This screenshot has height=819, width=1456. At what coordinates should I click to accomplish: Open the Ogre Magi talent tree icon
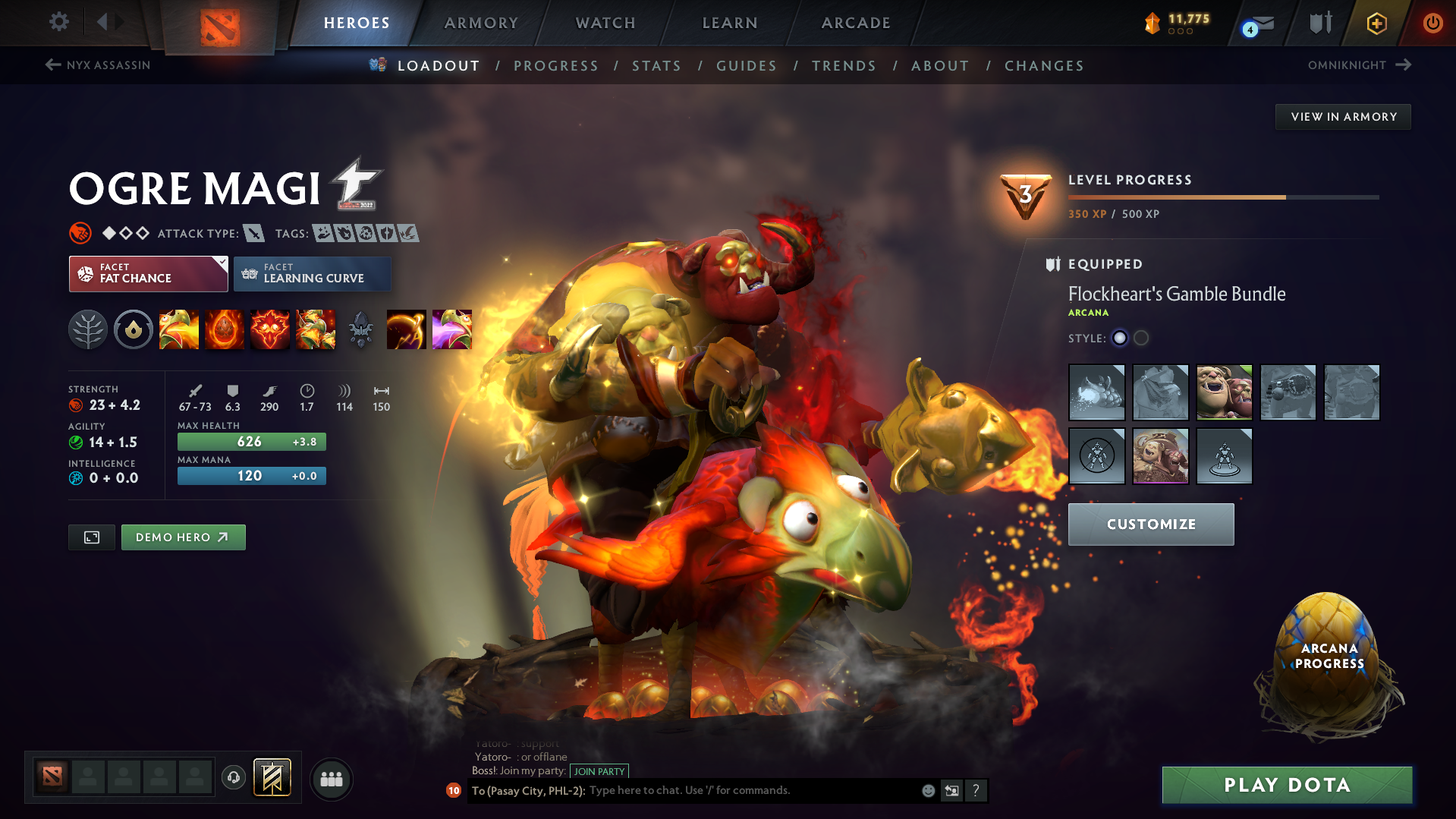point(88,329)
